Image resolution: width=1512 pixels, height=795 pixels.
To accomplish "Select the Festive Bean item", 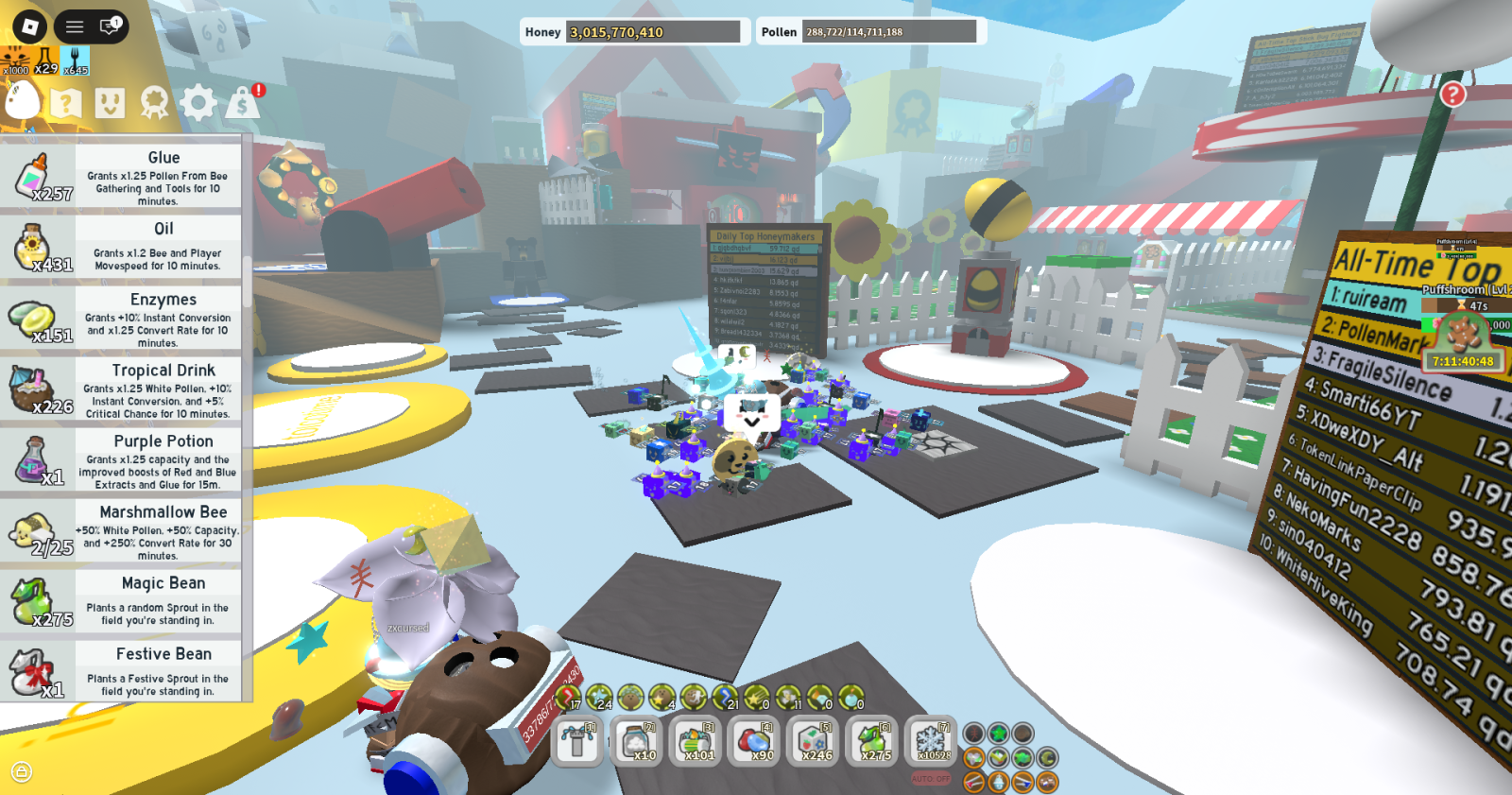I will click(121, 672).
